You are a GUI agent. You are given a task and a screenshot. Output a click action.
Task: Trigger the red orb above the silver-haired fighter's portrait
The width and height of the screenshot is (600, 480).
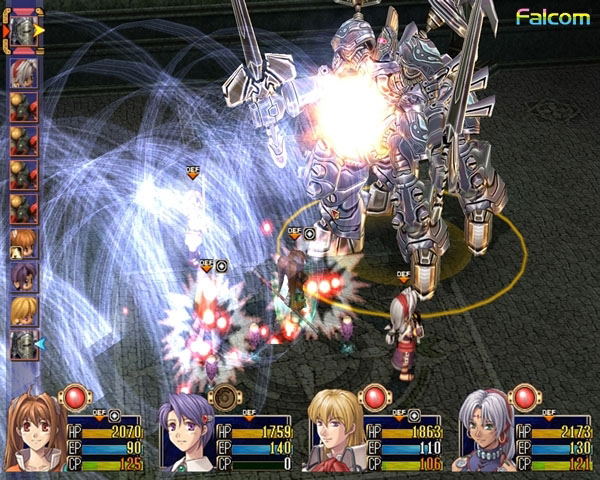coord(524,397)
